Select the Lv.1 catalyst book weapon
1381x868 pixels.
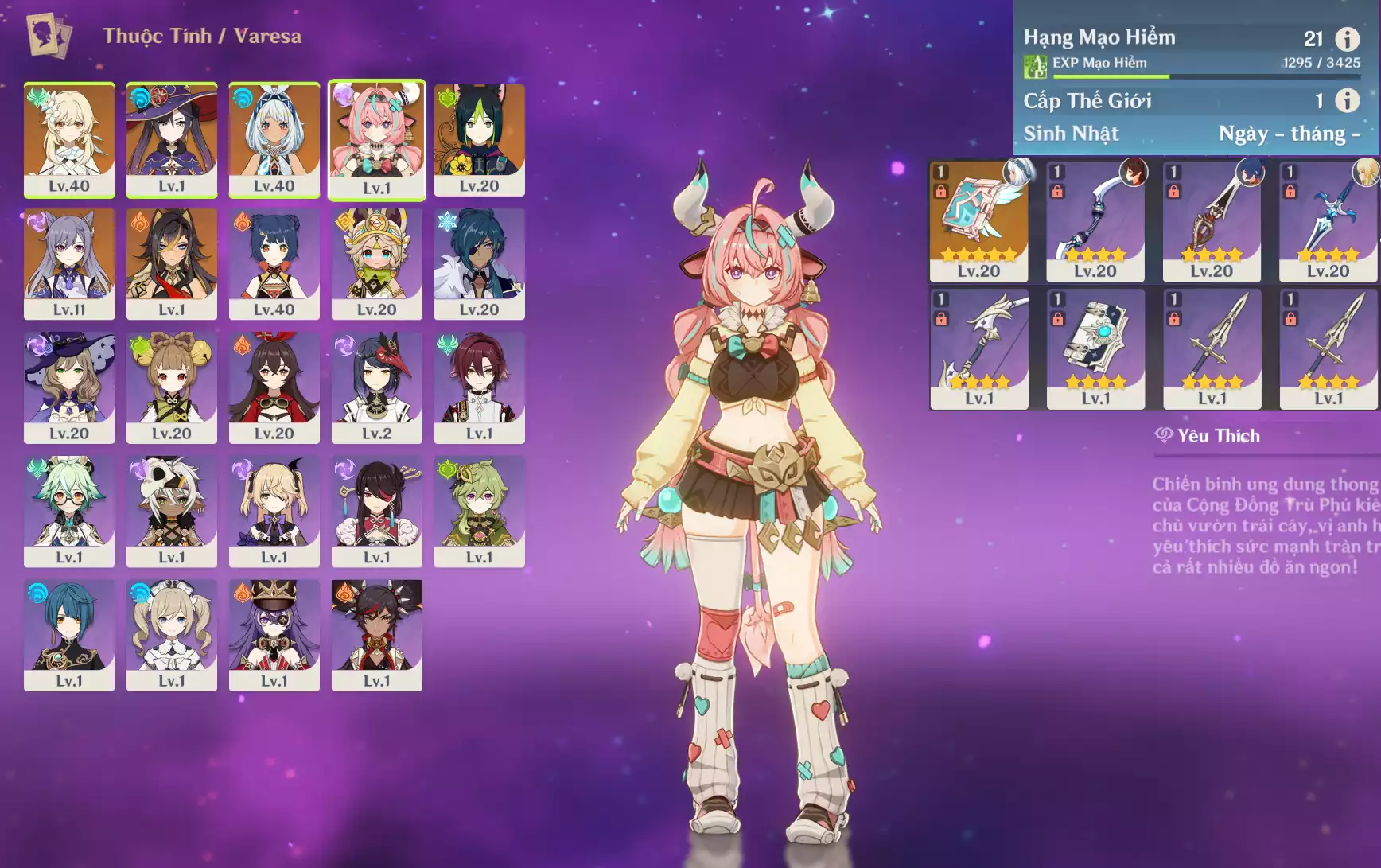click(x=1095, y=348)
